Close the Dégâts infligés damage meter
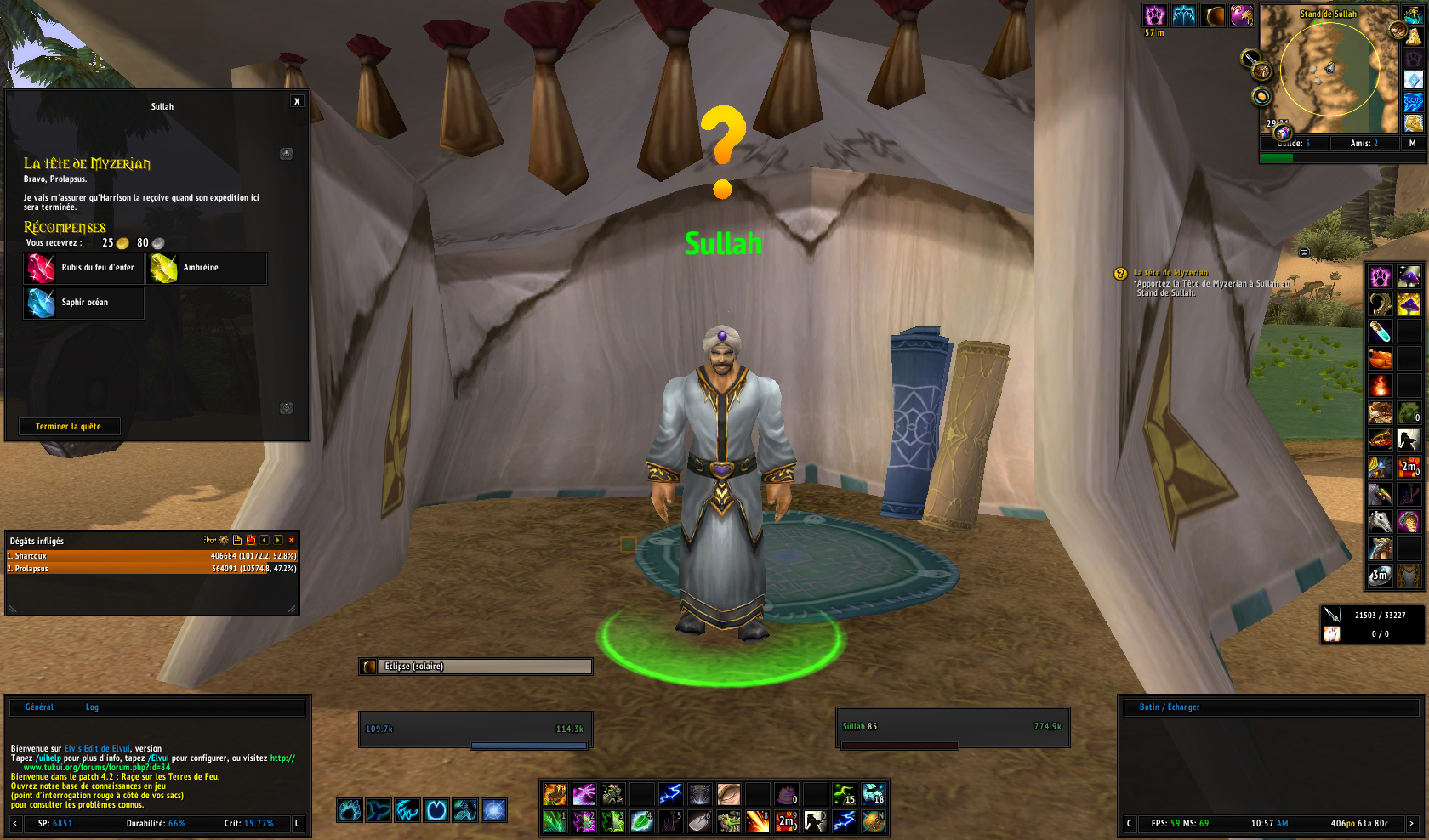 292,540
